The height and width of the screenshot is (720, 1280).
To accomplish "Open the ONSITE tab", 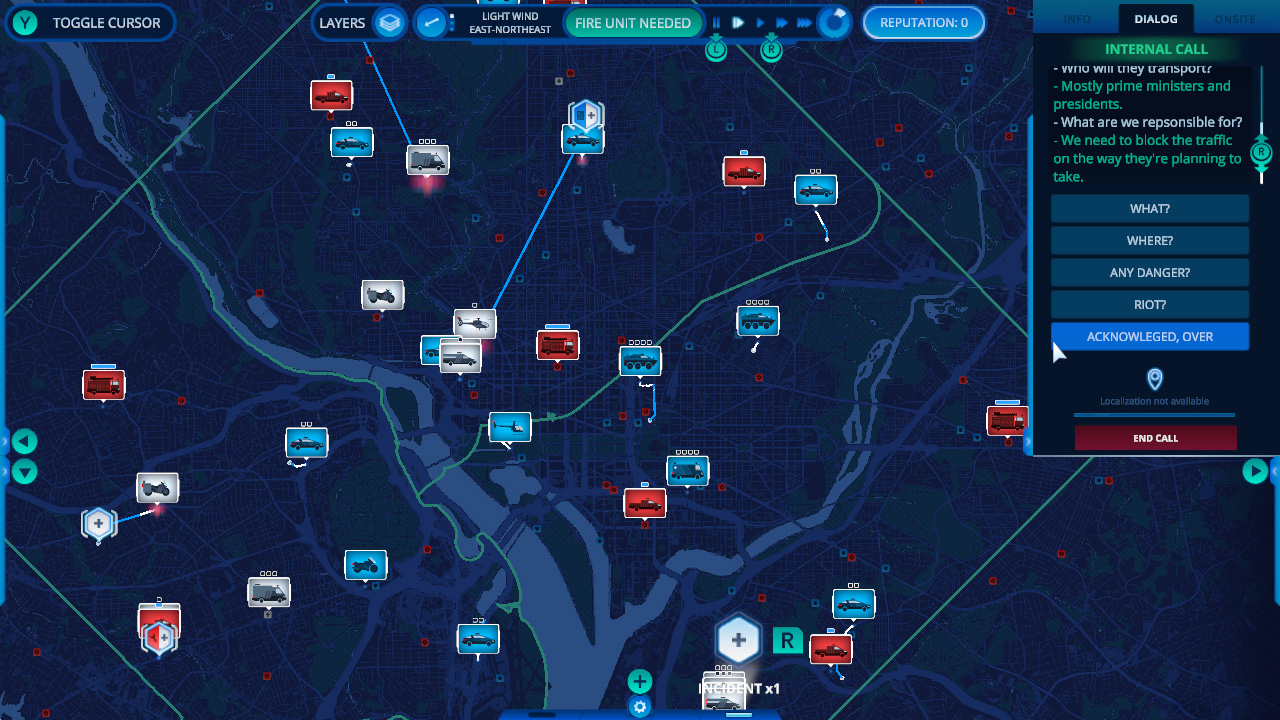I will (1235, 18).
